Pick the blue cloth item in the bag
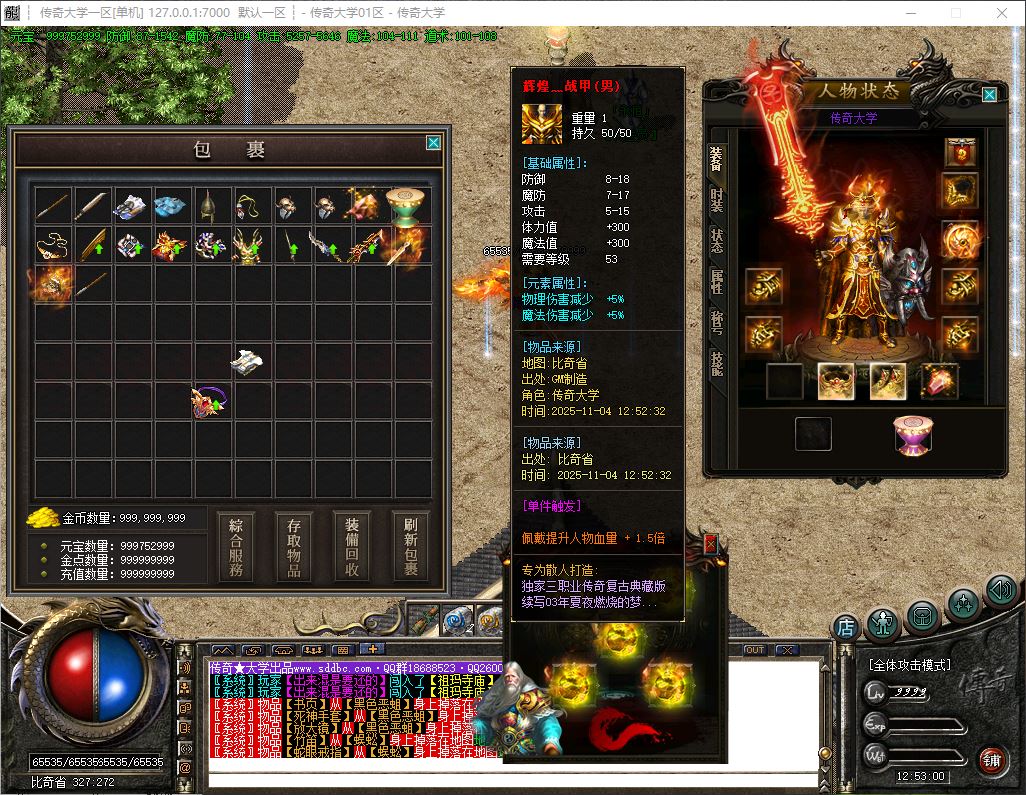 pyautogui.click(x=170, y=205)
